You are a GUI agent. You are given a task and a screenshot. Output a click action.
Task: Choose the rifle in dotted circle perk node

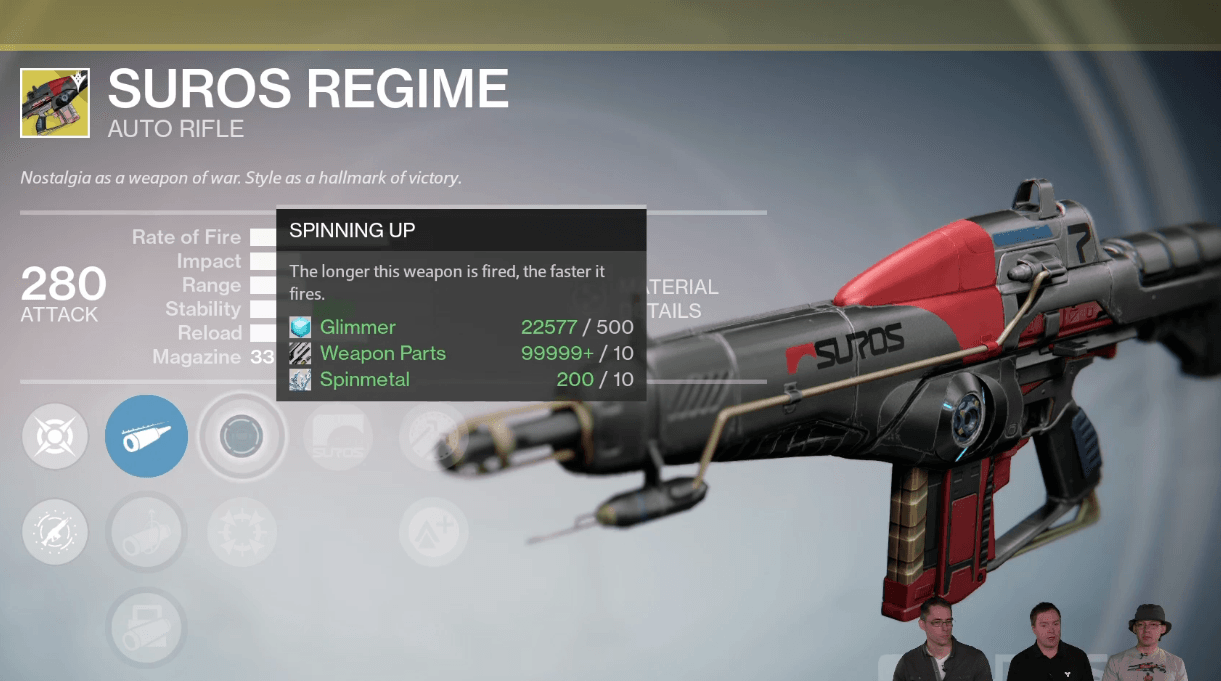[54, 532]
